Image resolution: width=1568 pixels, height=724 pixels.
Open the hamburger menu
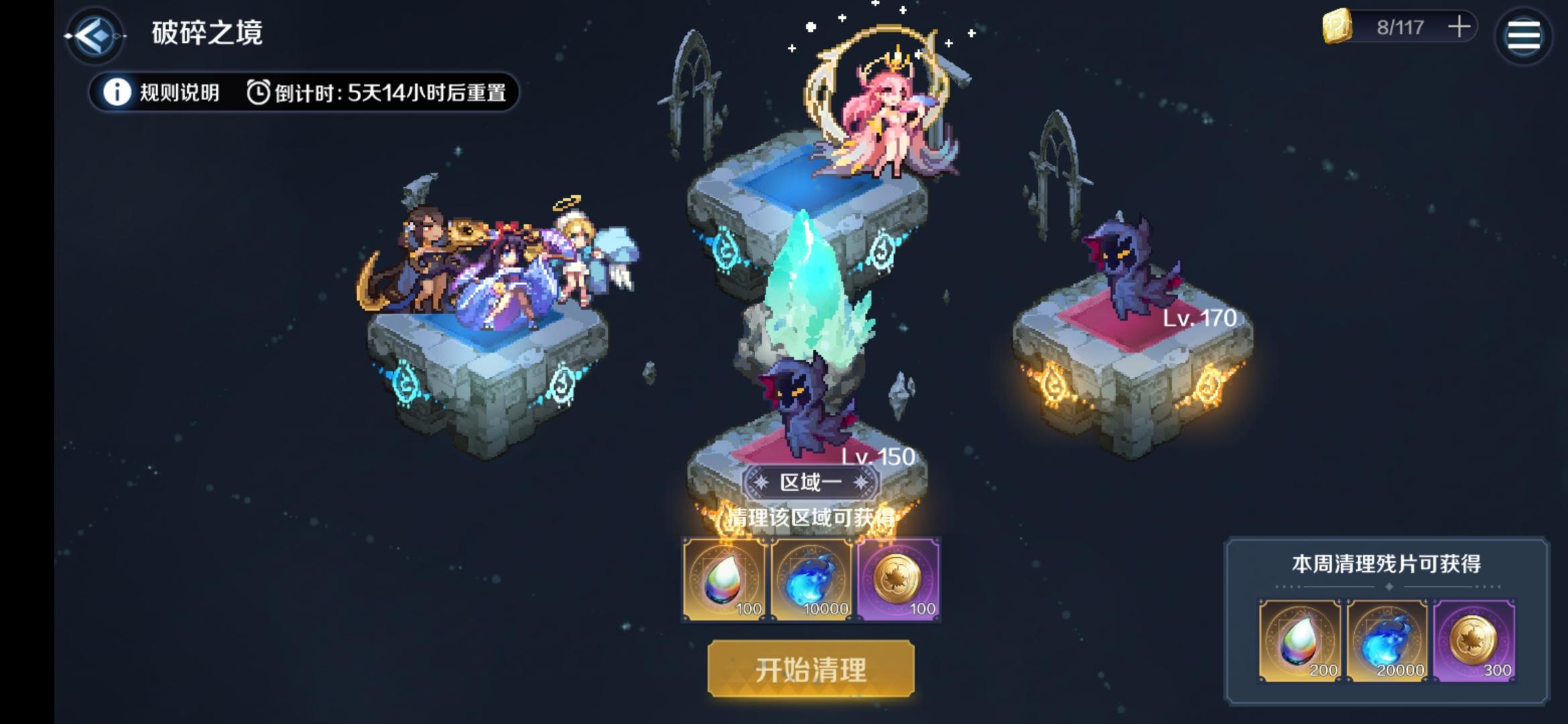point(1524,35)
